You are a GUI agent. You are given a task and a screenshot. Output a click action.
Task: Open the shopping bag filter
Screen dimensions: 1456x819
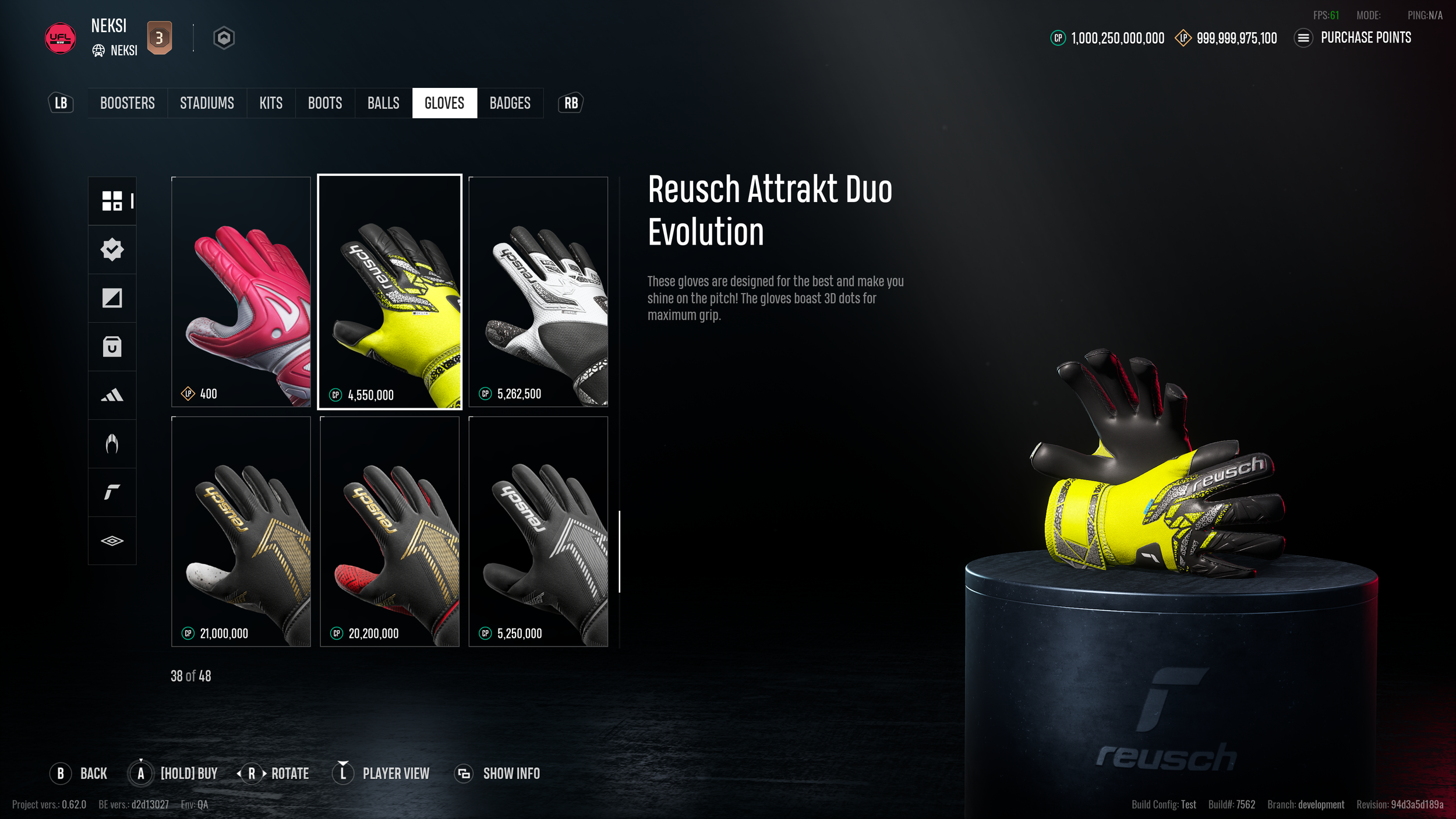112,347
